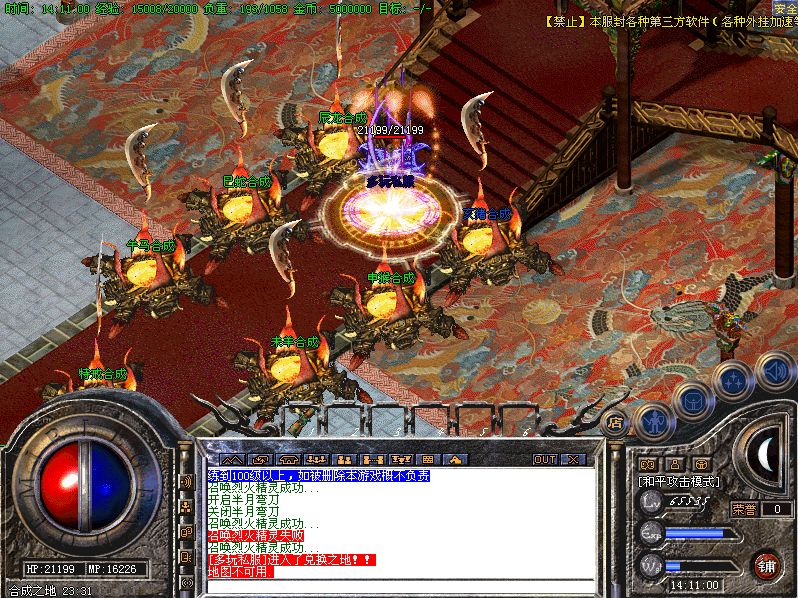Open the steering wheel icon above attack mode
Image resolution: width=798 pixels, height=598 pixels.
tap(701, 464)
